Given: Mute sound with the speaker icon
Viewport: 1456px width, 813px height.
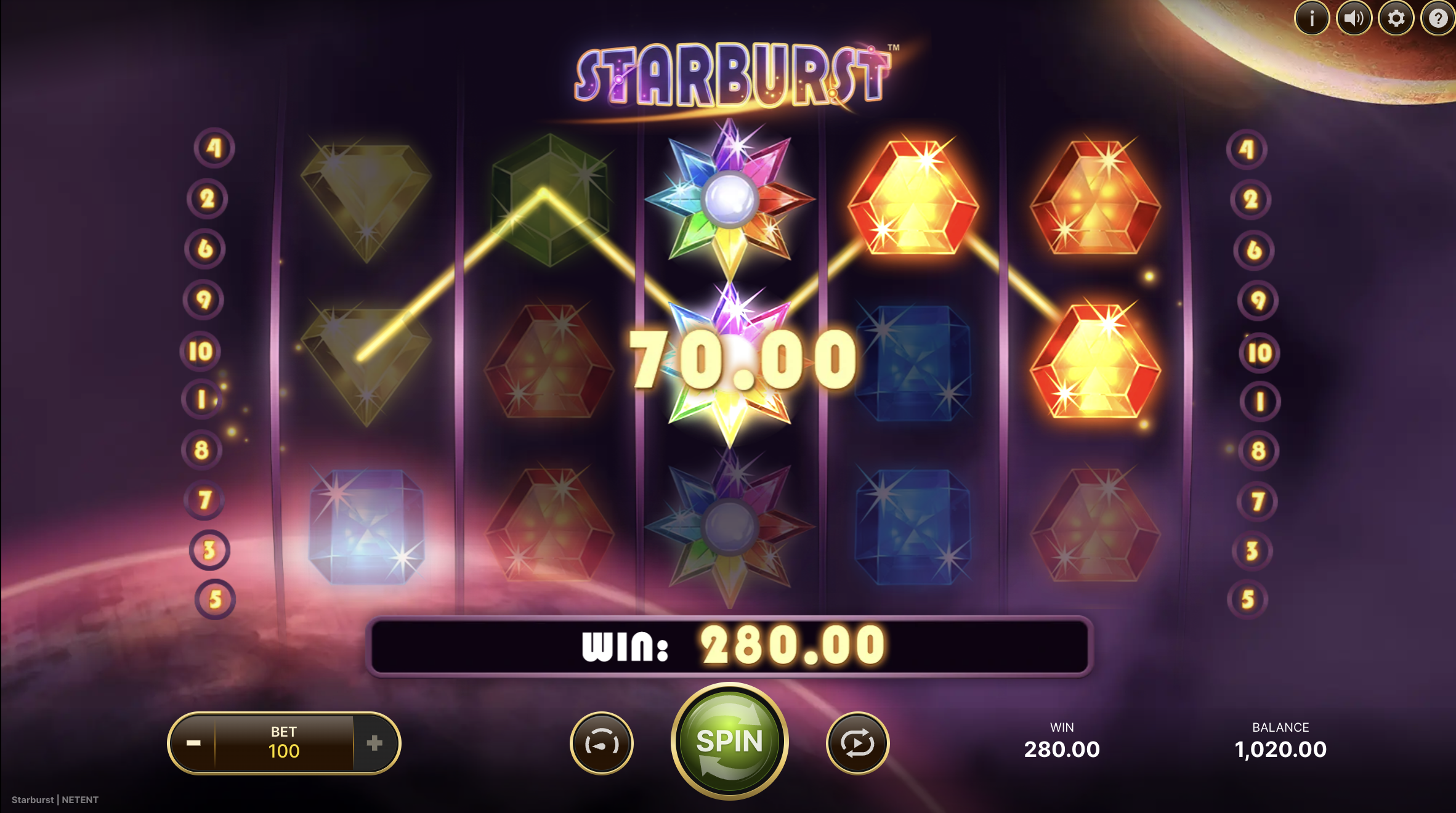Looking at the screenshot, I should coord(1354,18).
